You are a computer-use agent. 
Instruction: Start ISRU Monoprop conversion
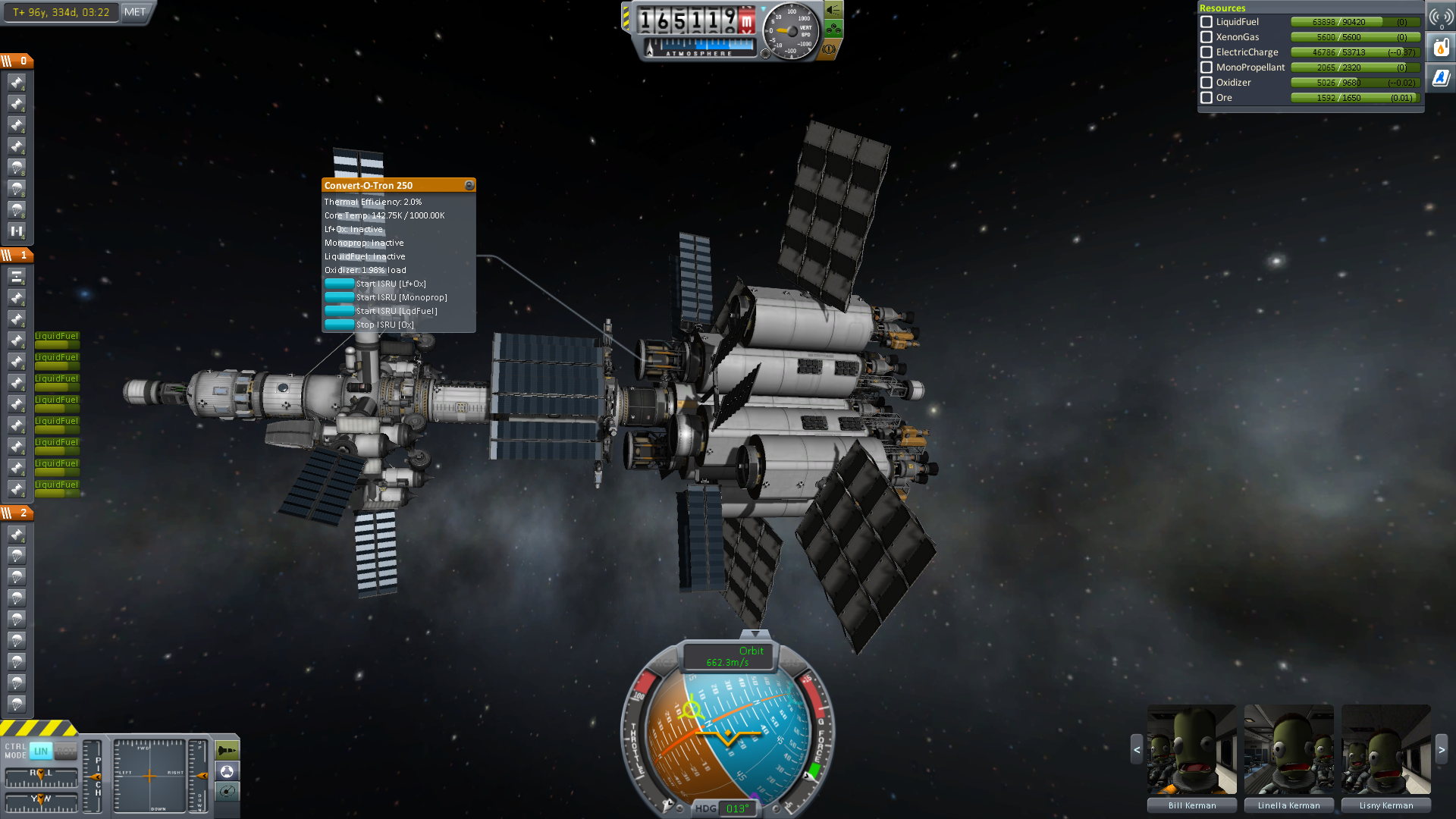click(x=340, y=297)
